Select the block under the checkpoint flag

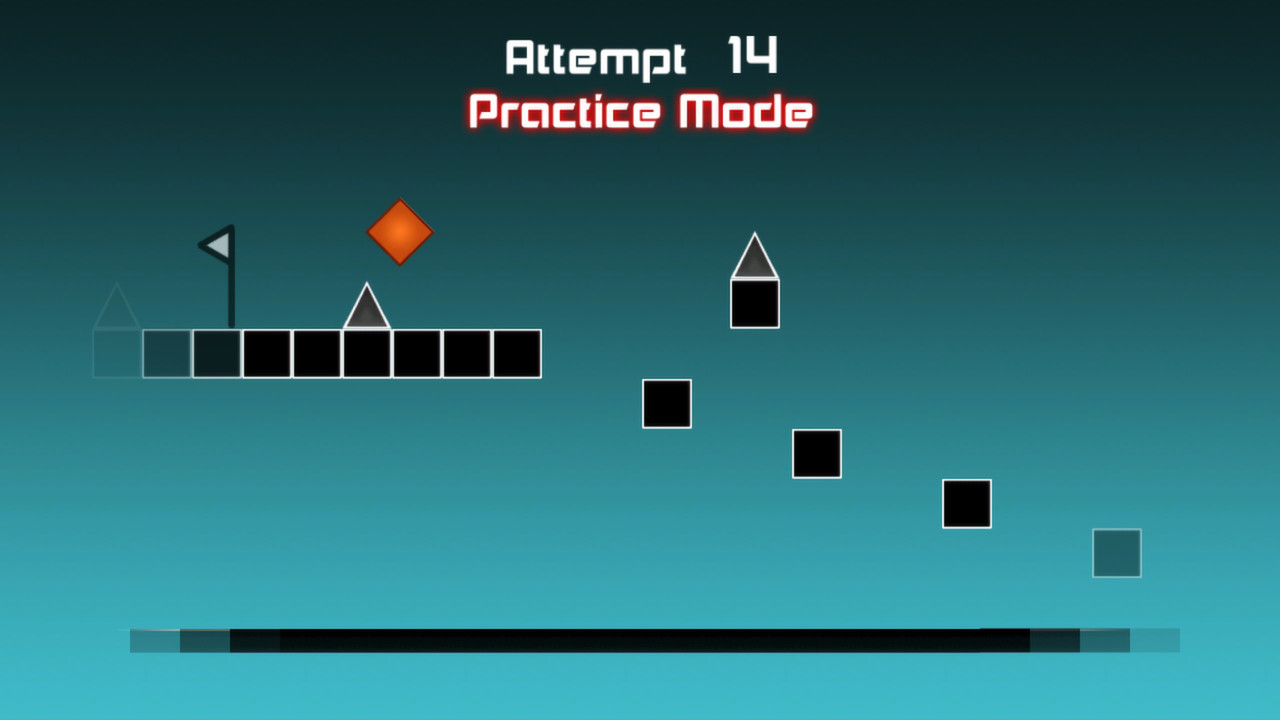point(216,353)
